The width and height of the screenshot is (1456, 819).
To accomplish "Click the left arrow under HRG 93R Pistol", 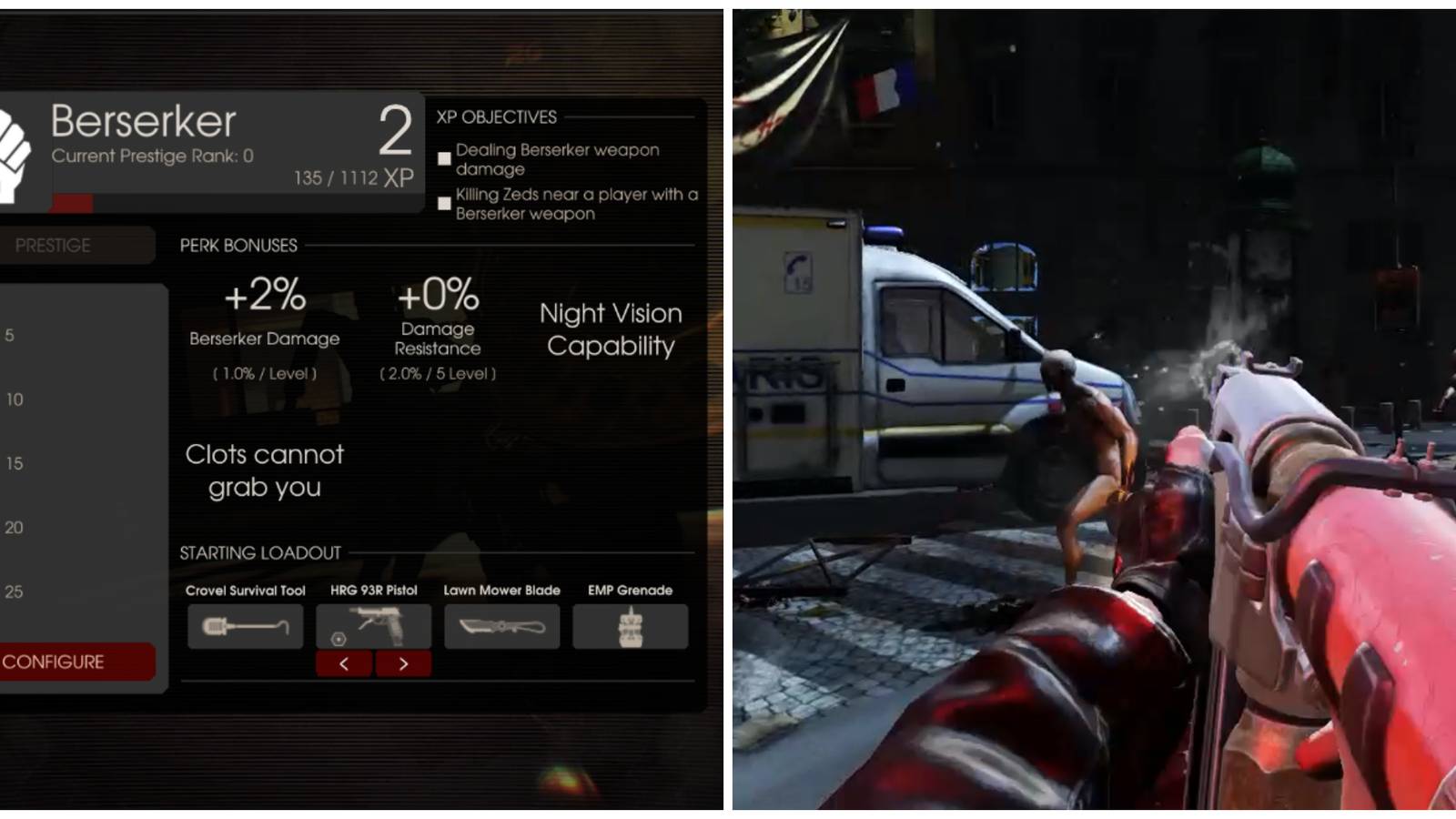I will pos(343,663).
